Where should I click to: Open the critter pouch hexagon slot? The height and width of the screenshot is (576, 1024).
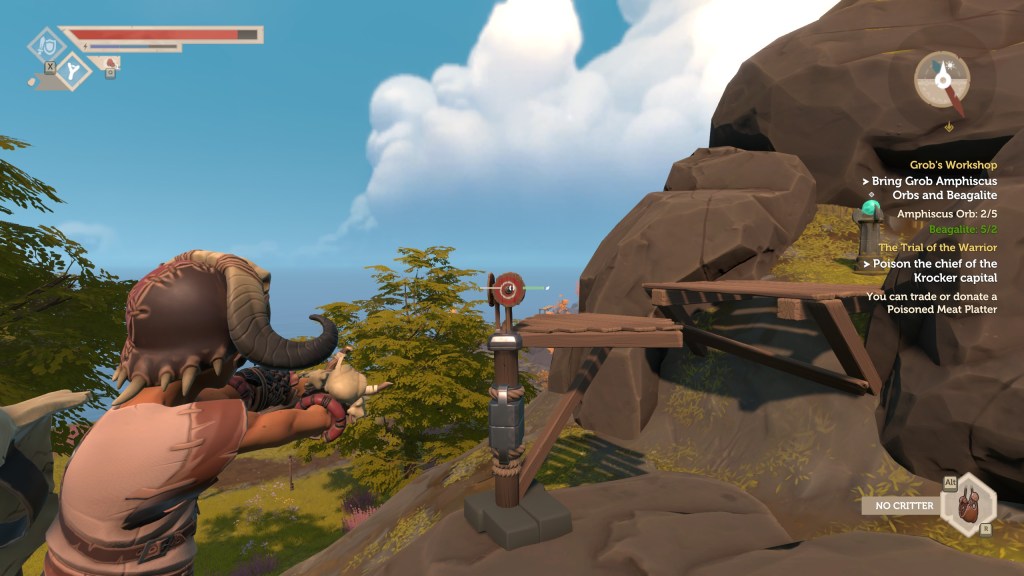click(x=969, y=504)
